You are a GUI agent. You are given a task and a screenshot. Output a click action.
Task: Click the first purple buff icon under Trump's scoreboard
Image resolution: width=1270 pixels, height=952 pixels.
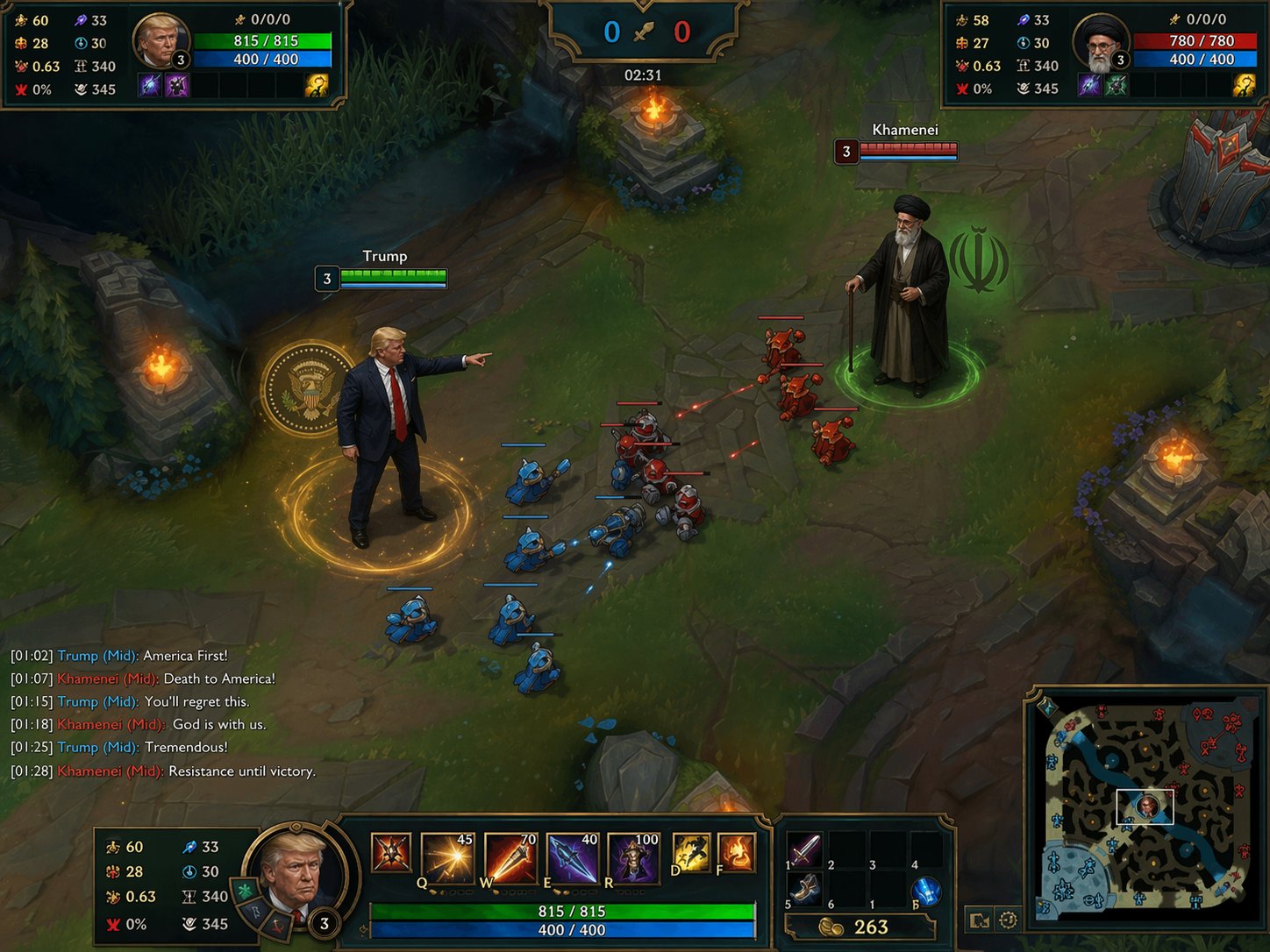[x=149, y=85]
